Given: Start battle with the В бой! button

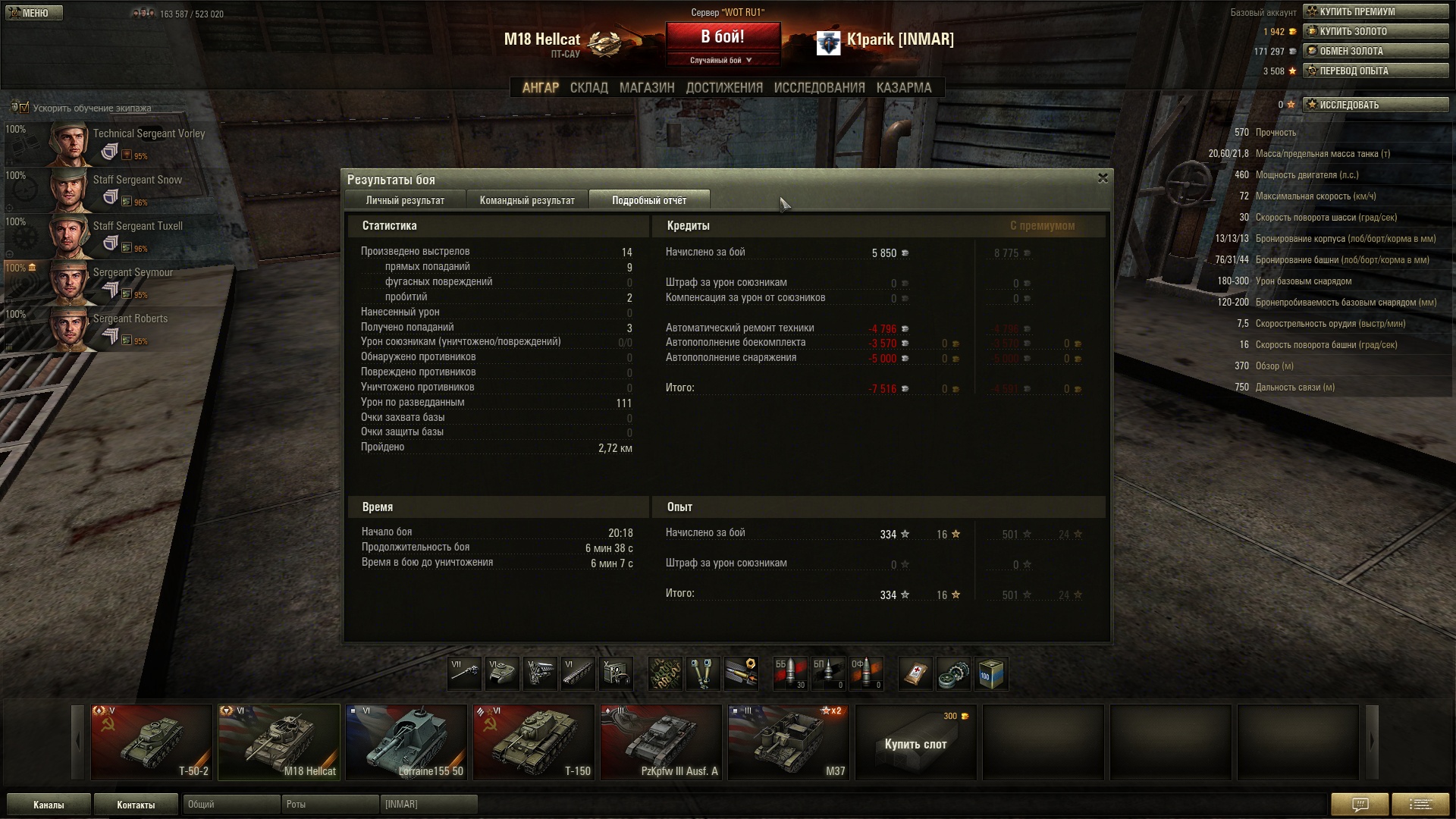Looking at the screenshot, I should tap(722, 37).
